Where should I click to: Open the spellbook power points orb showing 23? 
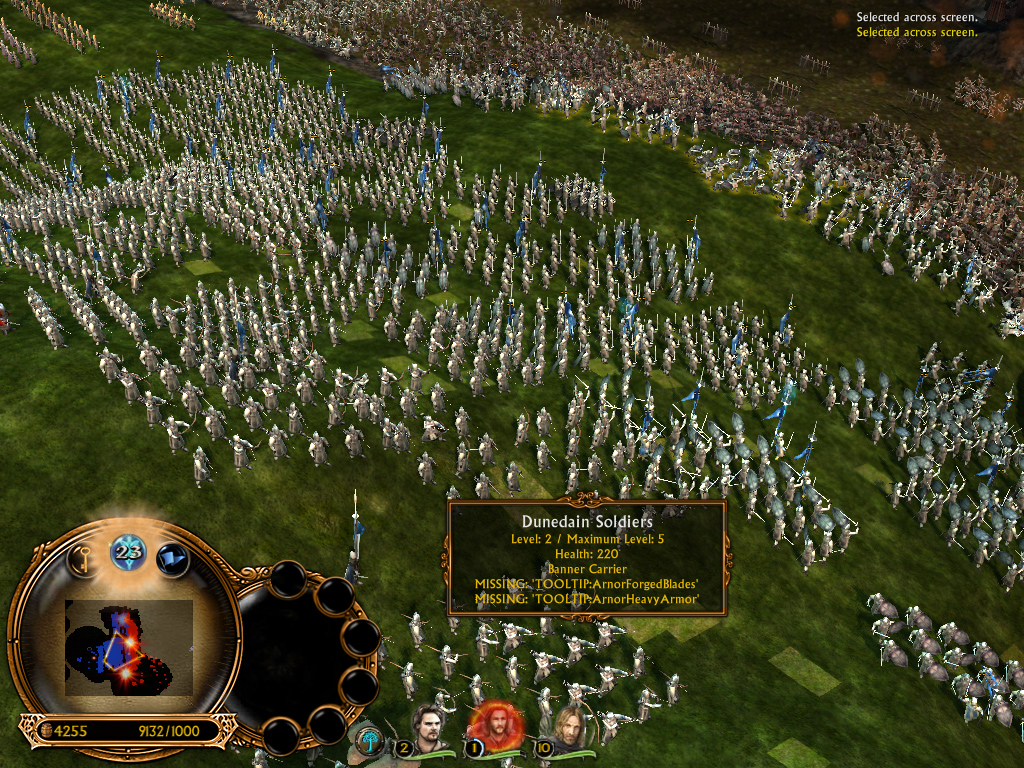coord(128,550)
